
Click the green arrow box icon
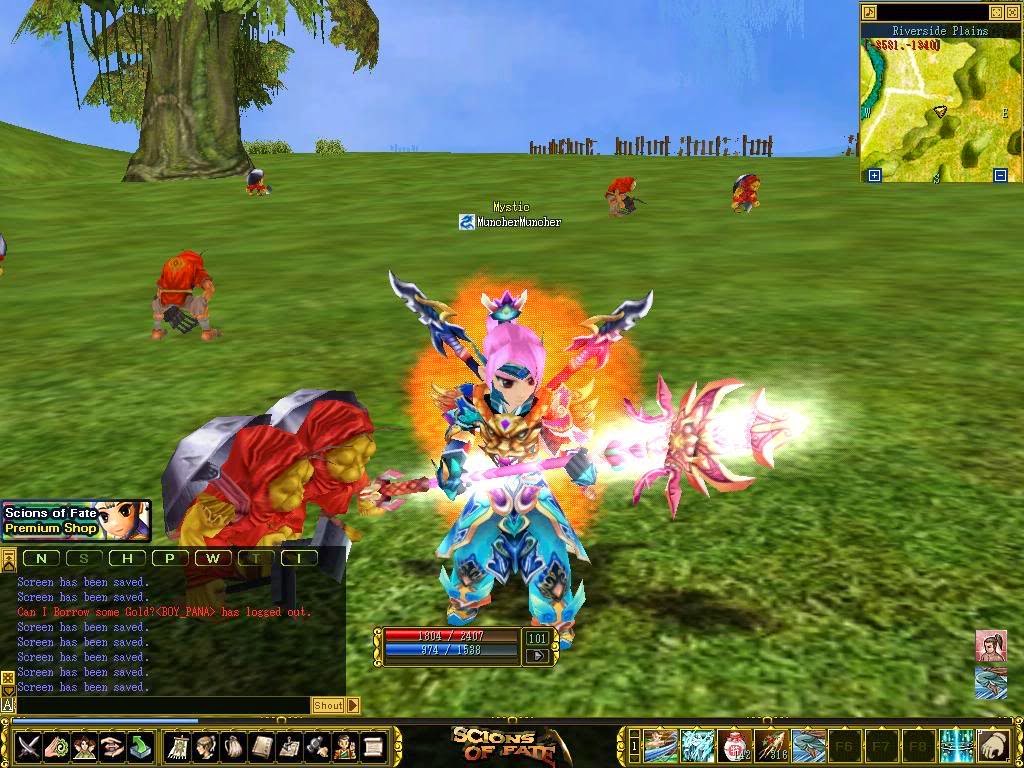(x=141, y=746)
